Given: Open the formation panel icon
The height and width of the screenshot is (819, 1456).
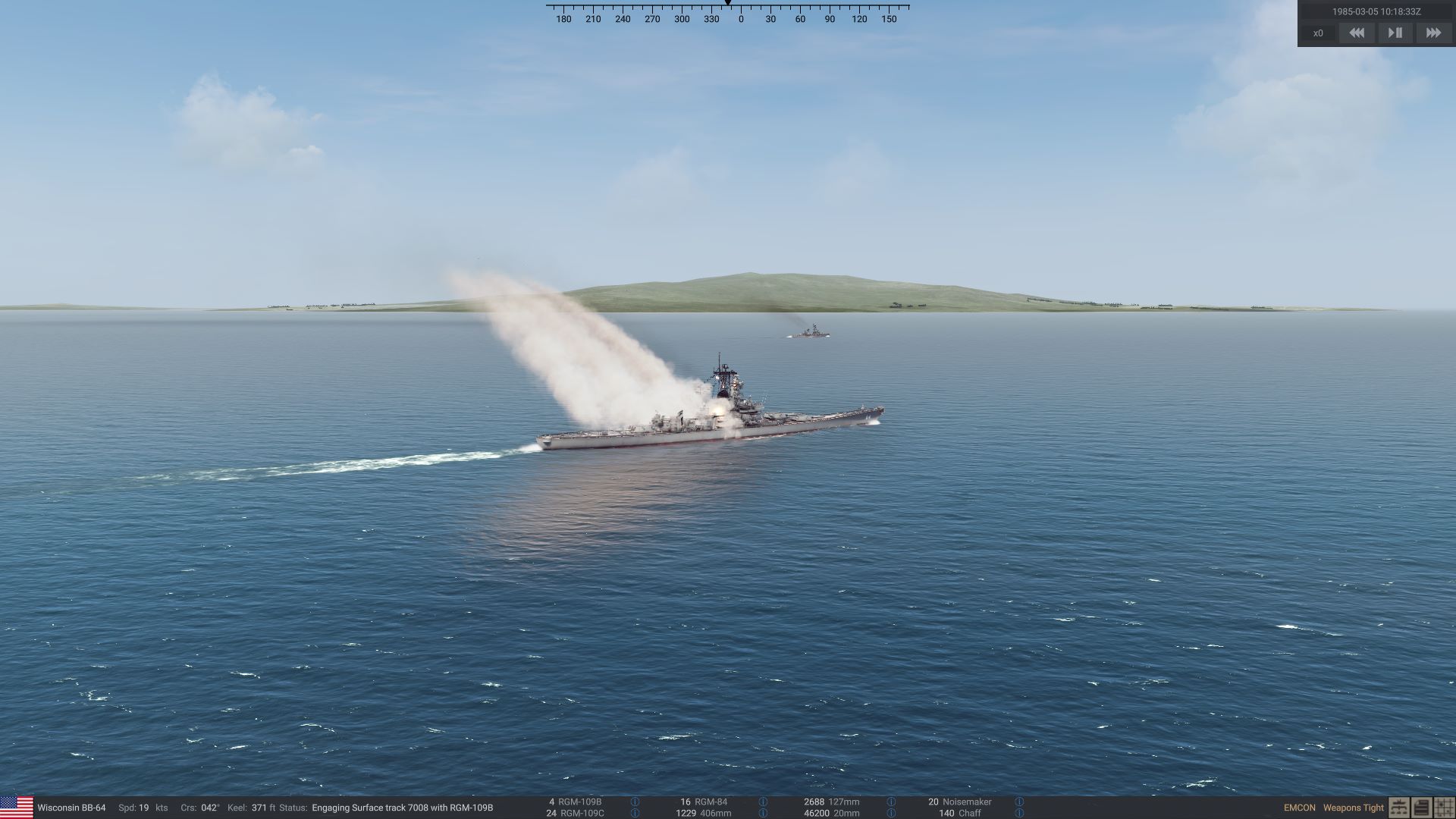Looking at the screenshot, I should coord(1398,808).
